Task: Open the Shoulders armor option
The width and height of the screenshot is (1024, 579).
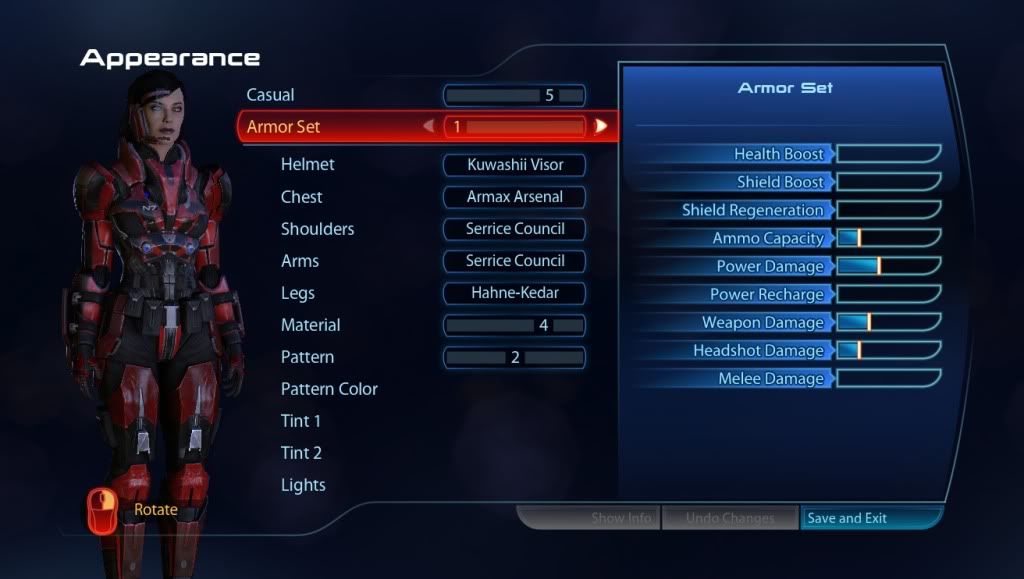Action: (514, 229)
